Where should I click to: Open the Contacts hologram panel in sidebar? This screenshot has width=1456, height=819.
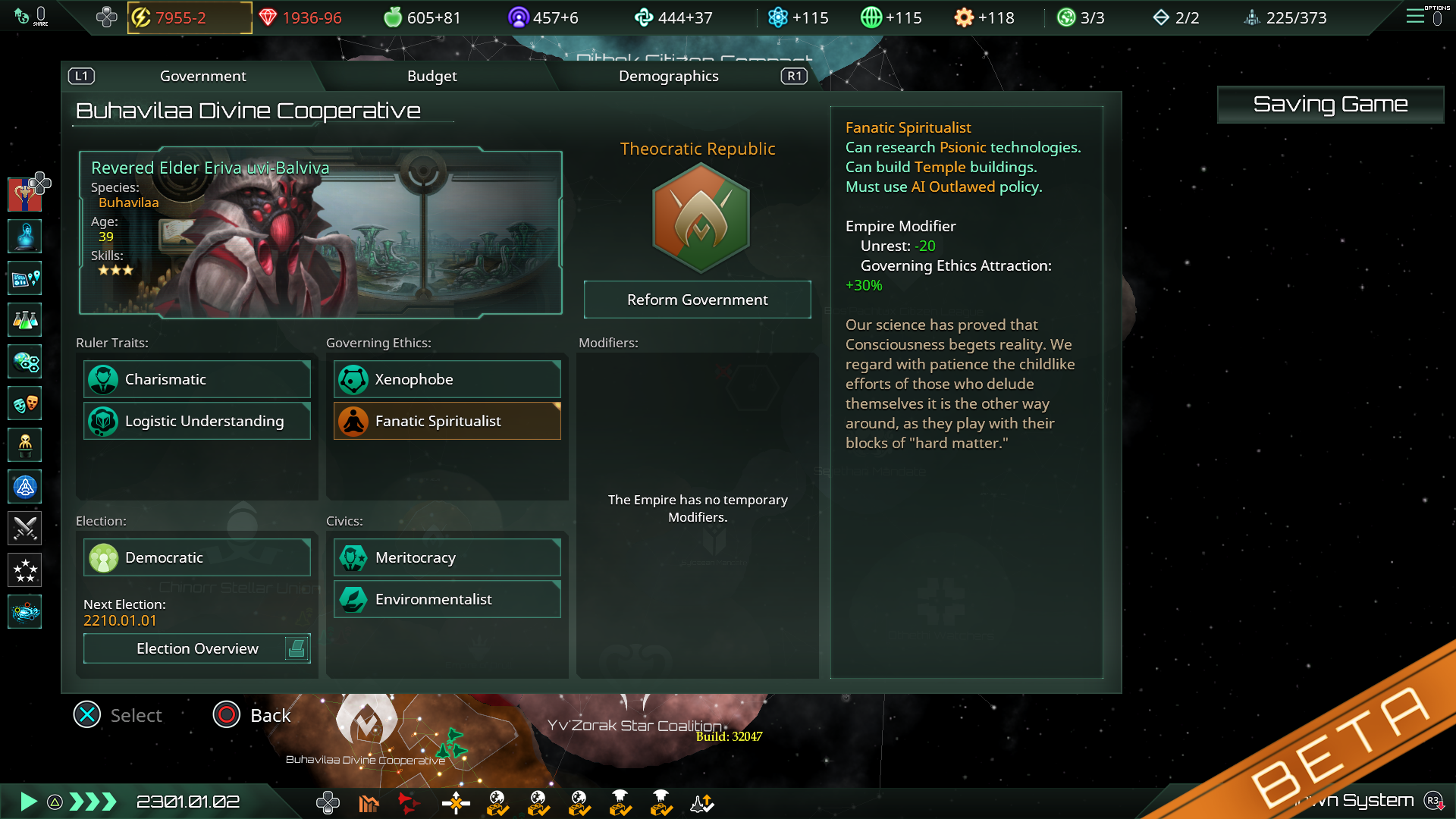(x=24, y=236)
